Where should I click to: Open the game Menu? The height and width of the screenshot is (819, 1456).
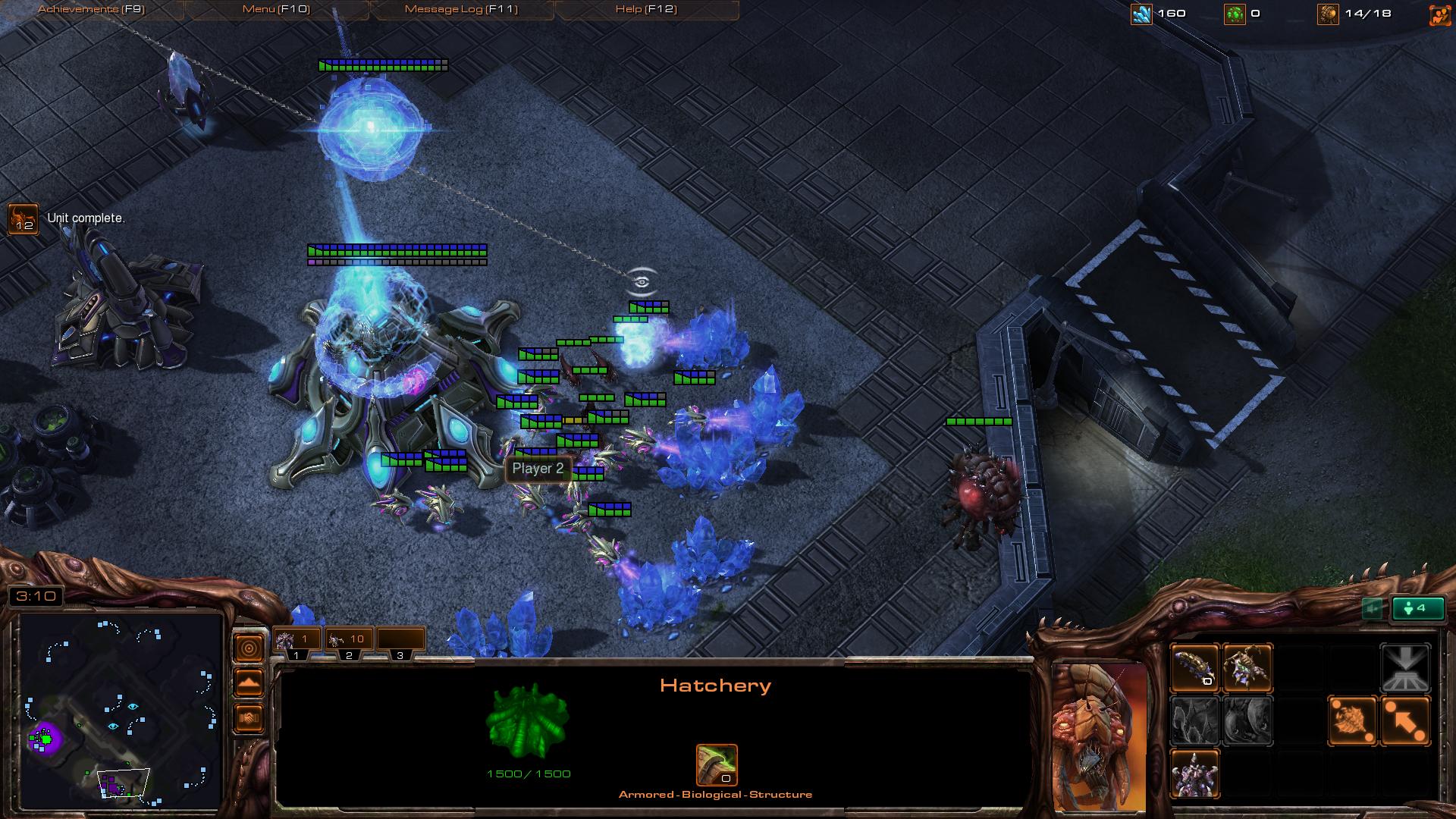[276, 9]
